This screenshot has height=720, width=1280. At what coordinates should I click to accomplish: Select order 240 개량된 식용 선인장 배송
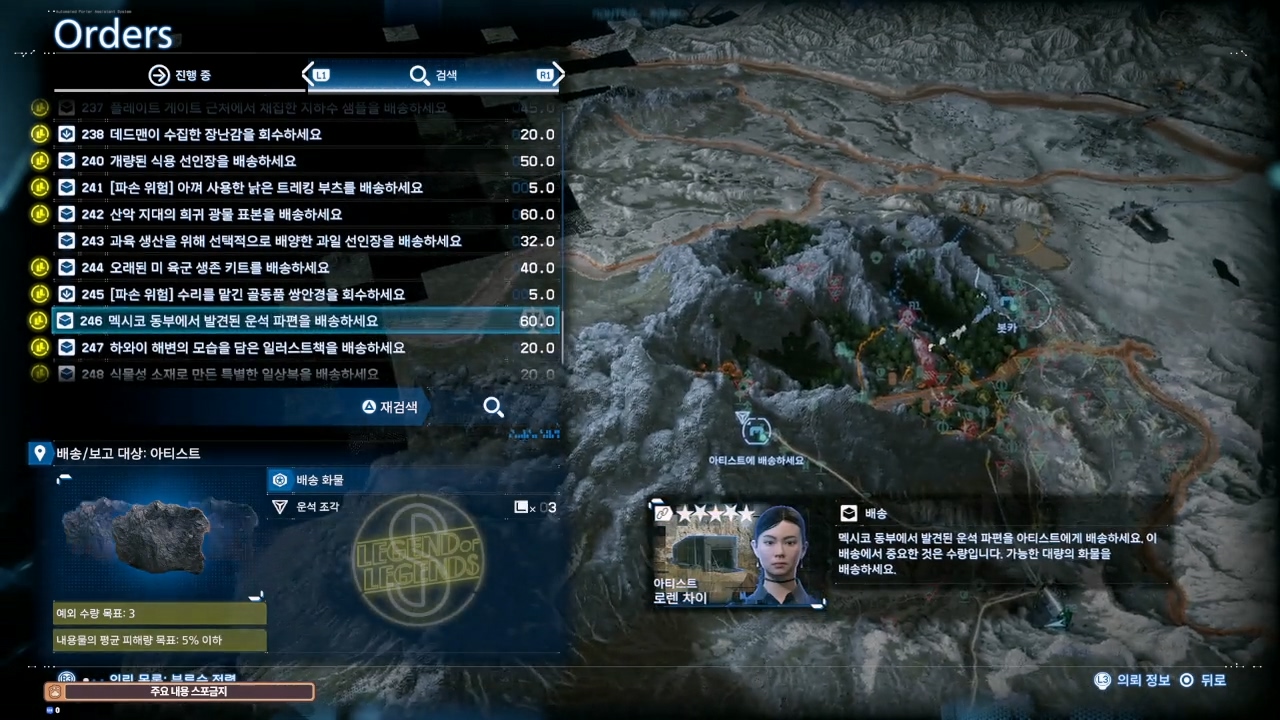click(305, 161)
